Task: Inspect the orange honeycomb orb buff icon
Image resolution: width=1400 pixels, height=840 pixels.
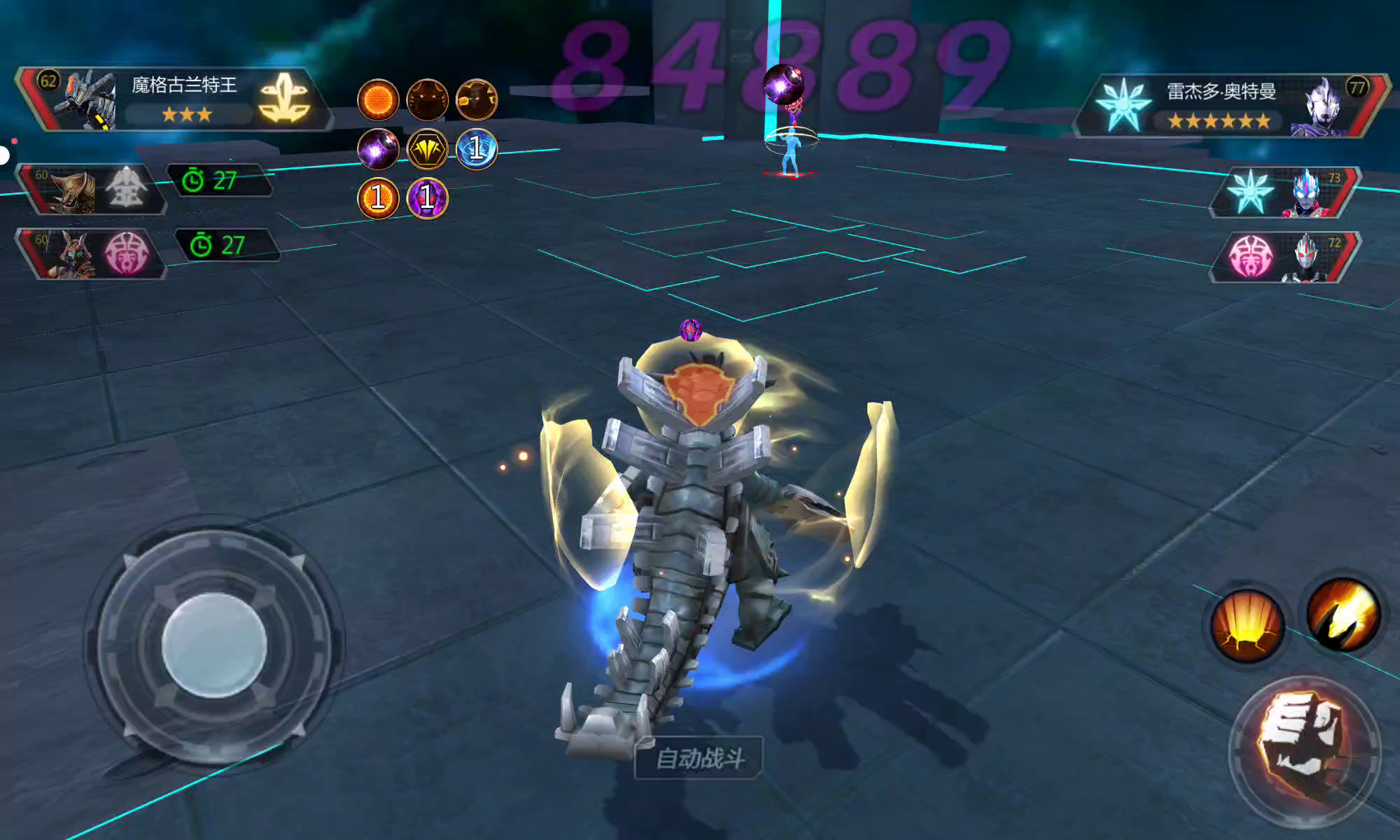Action: (x=378, y=99)
